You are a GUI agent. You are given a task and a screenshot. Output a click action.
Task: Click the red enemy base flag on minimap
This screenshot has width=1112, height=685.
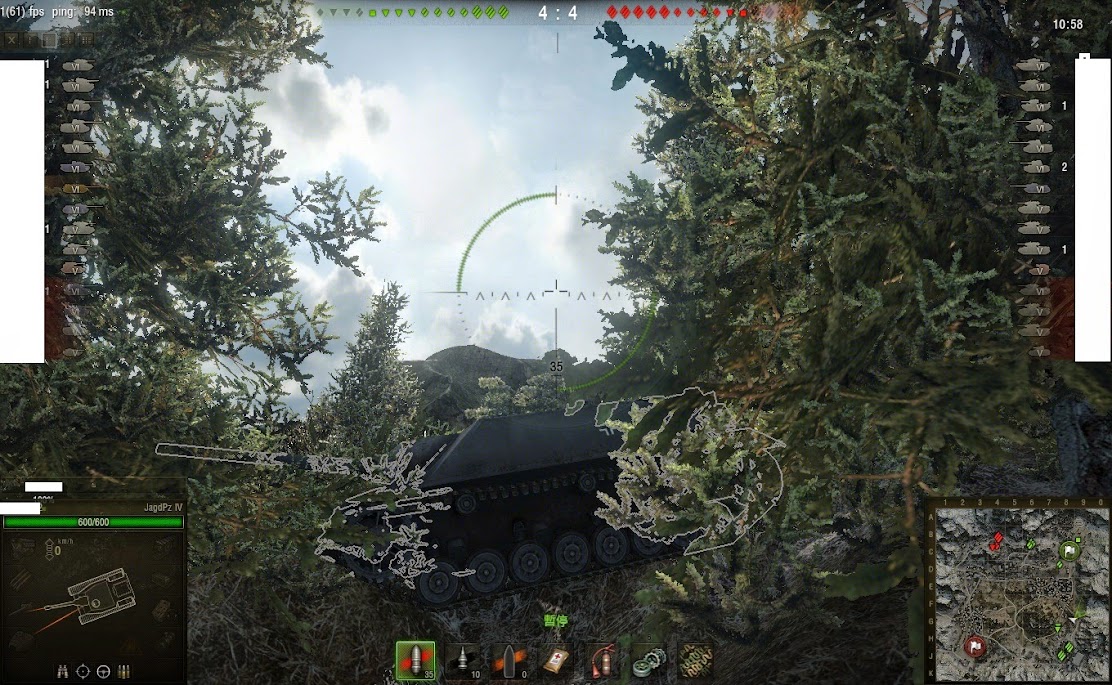(972, 647)
